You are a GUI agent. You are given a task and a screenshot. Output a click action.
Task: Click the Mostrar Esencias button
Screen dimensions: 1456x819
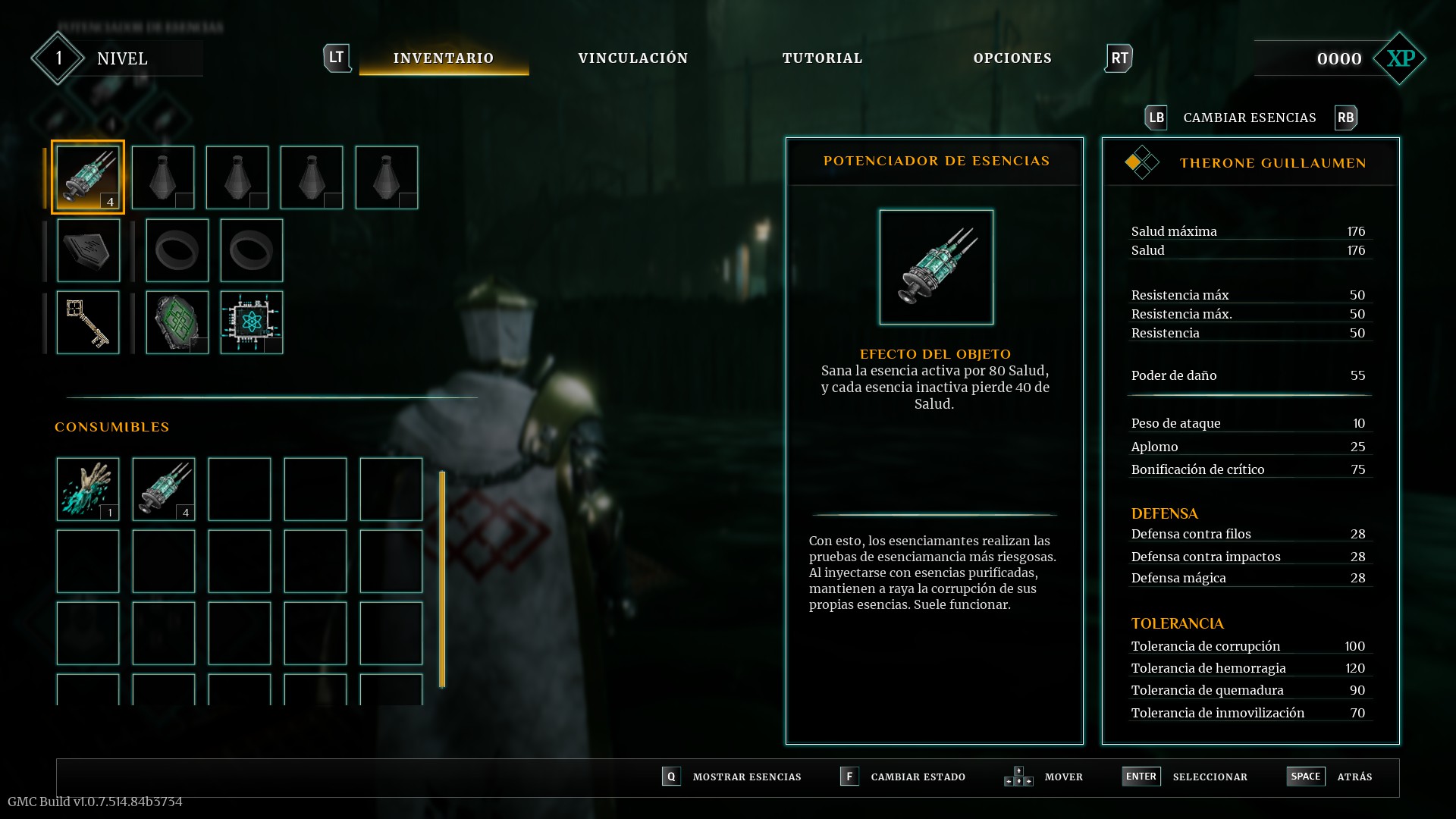746,777
